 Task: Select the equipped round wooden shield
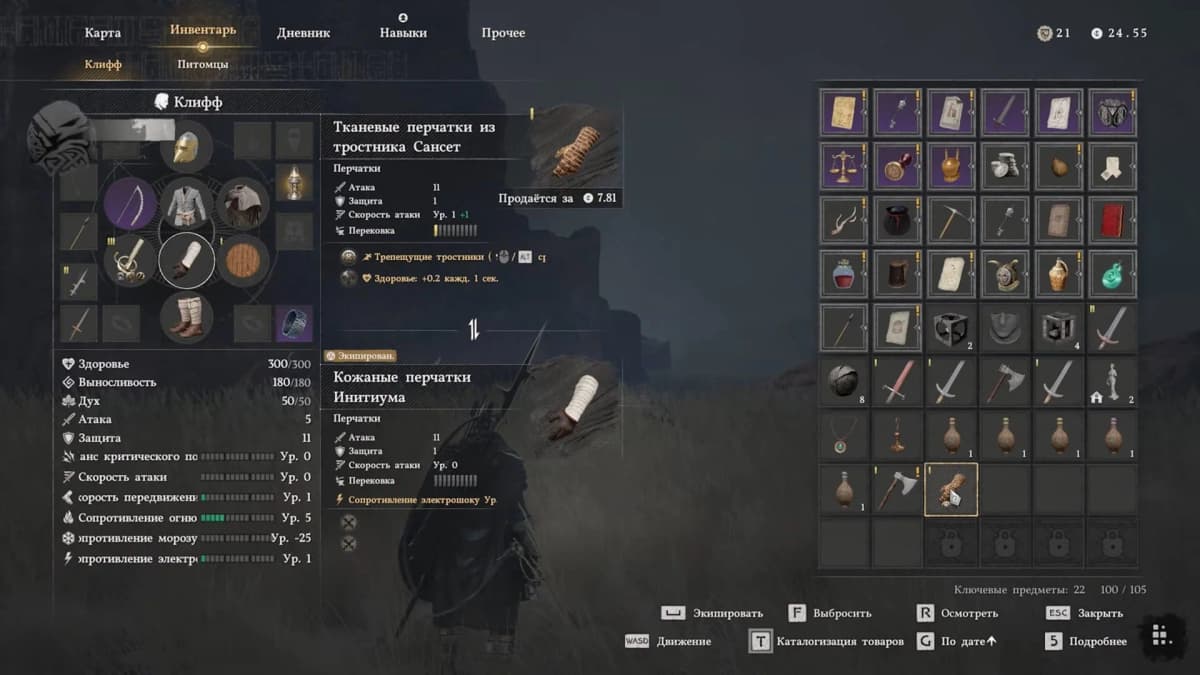[x=243, y=260]
